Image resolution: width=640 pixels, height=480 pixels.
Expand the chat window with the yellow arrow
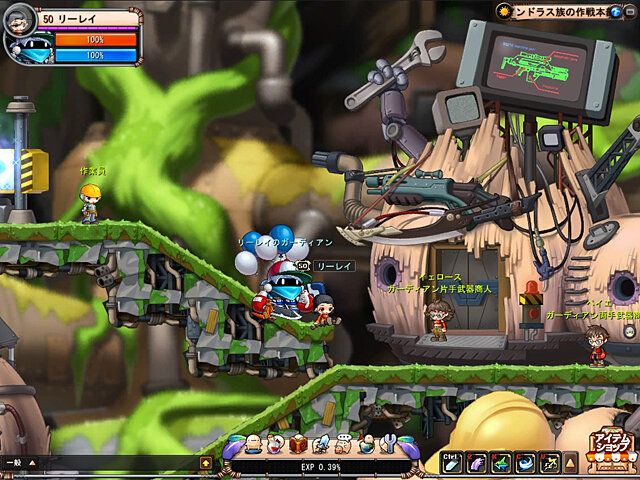(205, 463)
